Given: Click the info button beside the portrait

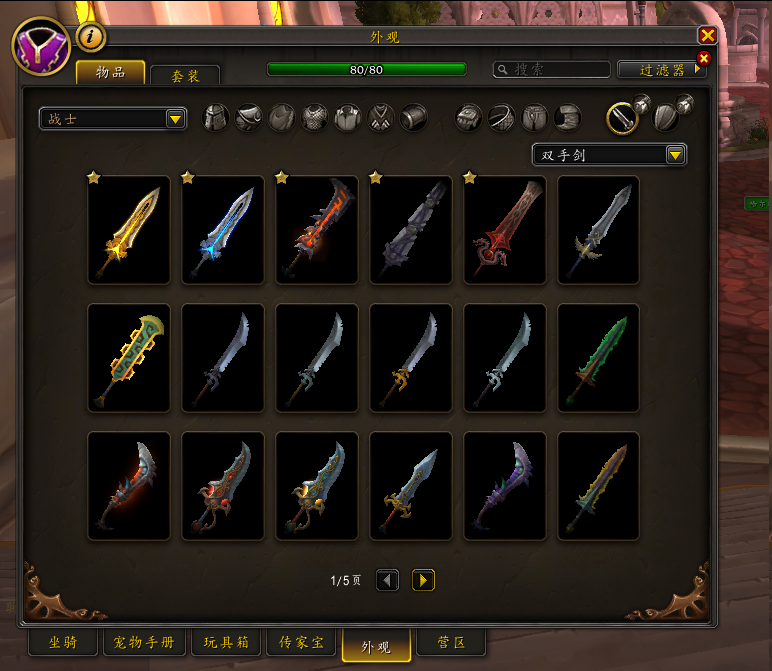Looking at the screenshot, I should [x=91, y=36].
